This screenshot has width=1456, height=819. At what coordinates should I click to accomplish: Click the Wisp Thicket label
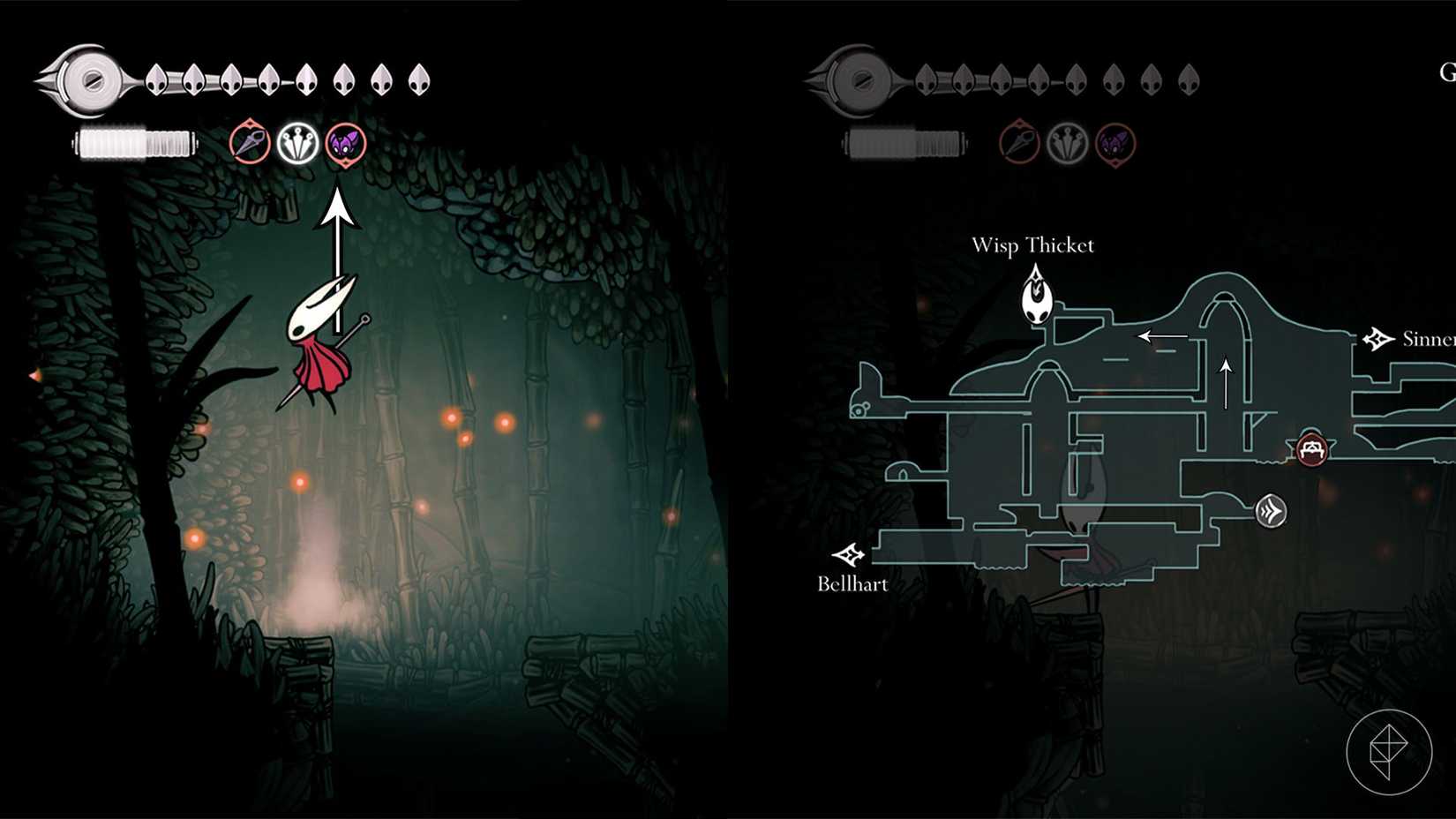(x=1033, y=246)
